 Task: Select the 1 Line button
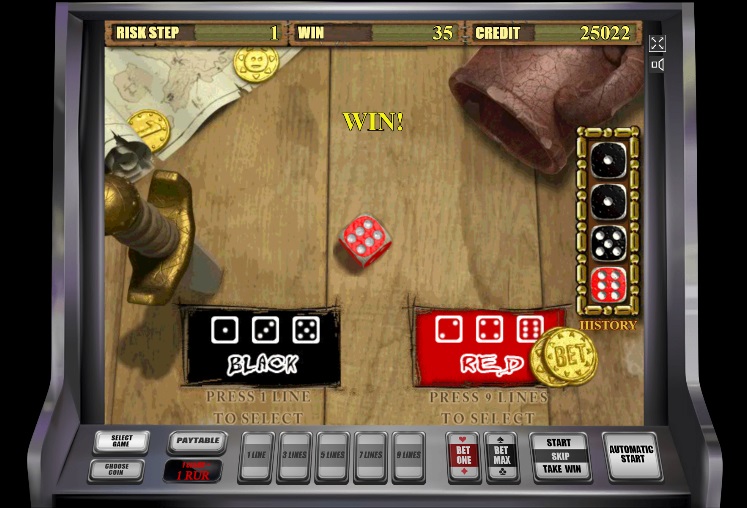pyautogui.click(x=256, y=456)
